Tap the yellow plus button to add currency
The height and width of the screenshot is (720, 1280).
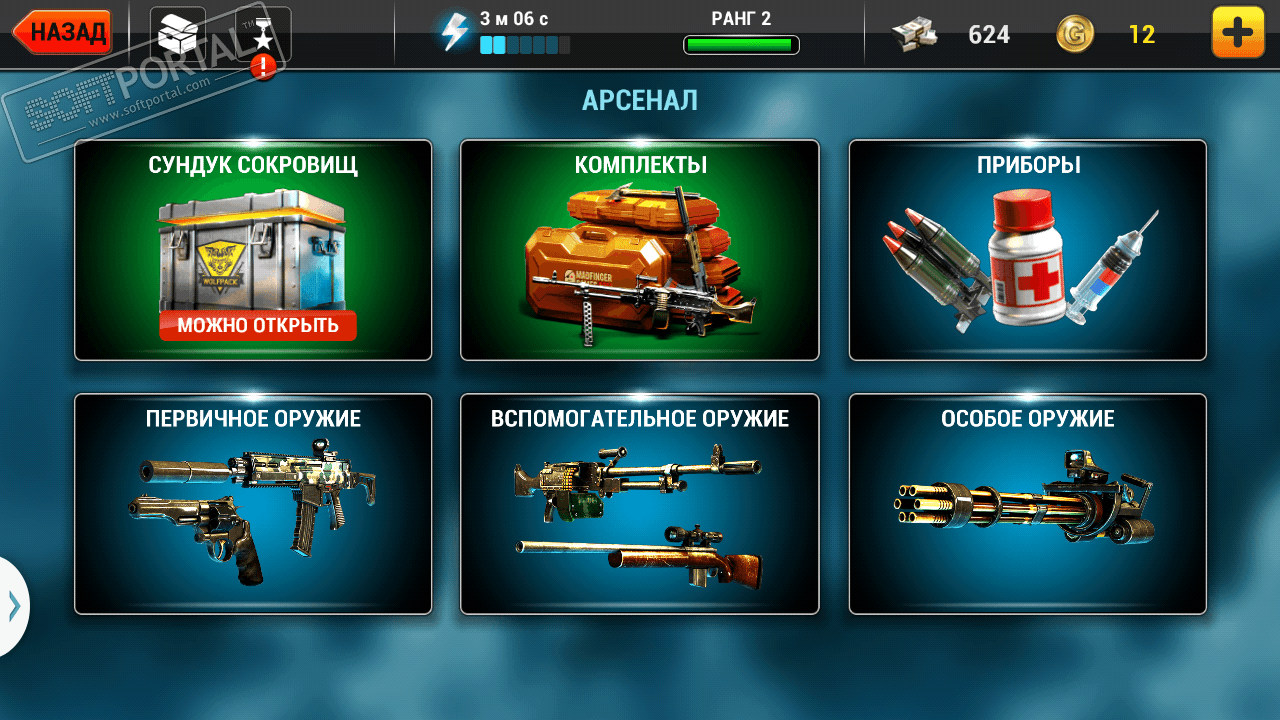click(1237, 33)
